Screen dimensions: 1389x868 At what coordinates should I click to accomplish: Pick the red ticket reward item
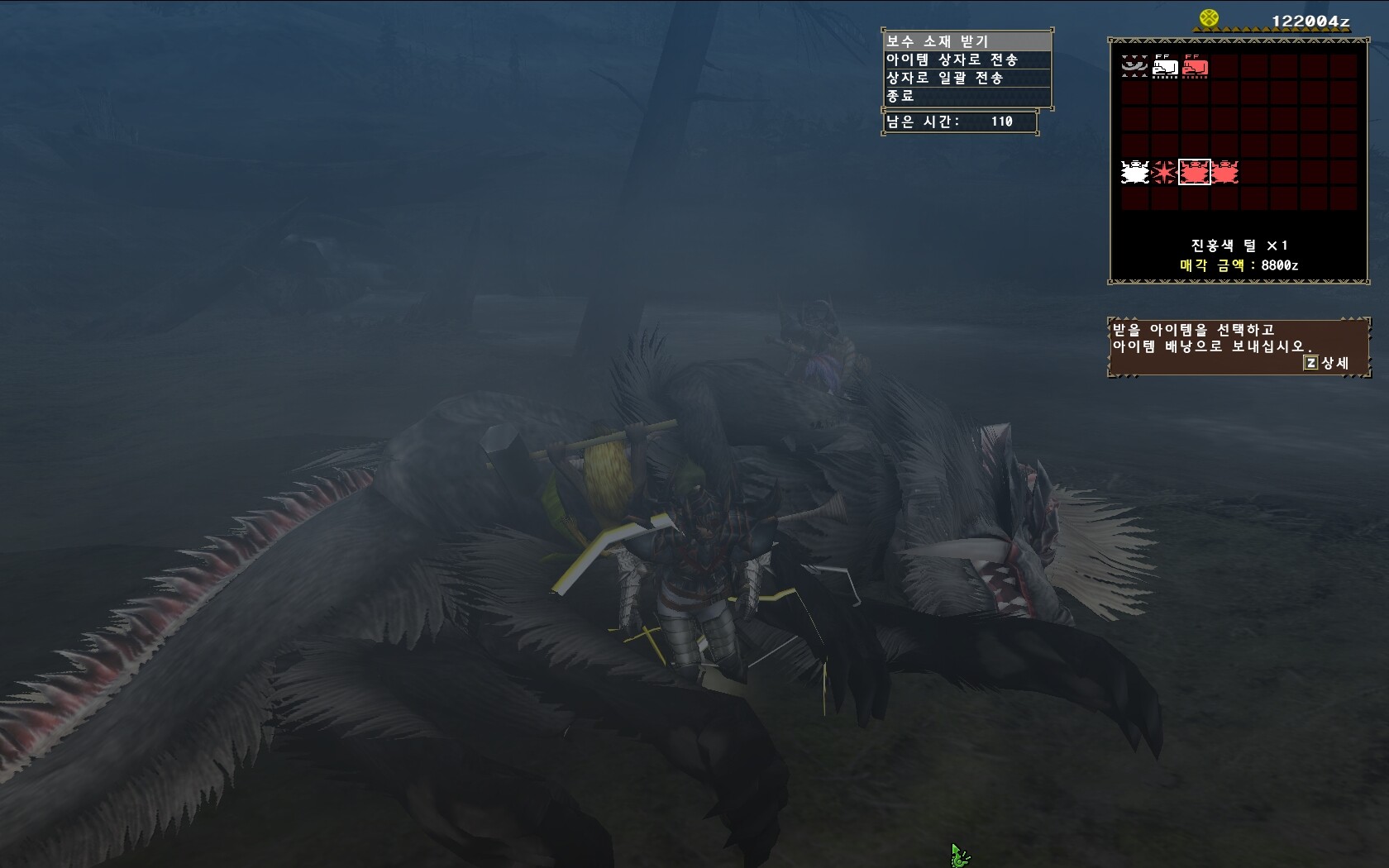point(1195,66)
